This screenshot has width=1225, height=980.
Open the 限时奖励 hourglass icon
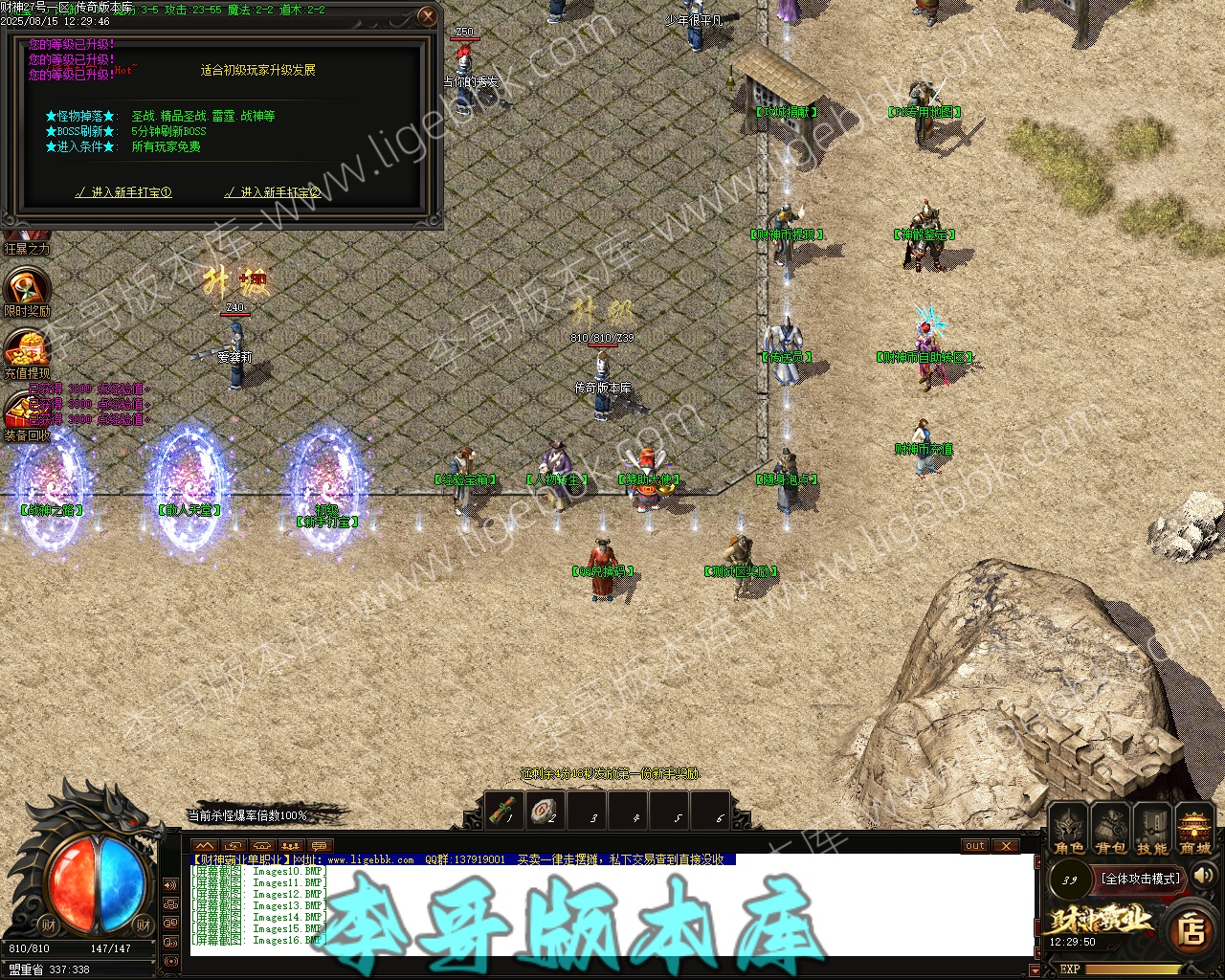(x=26, y=289)
